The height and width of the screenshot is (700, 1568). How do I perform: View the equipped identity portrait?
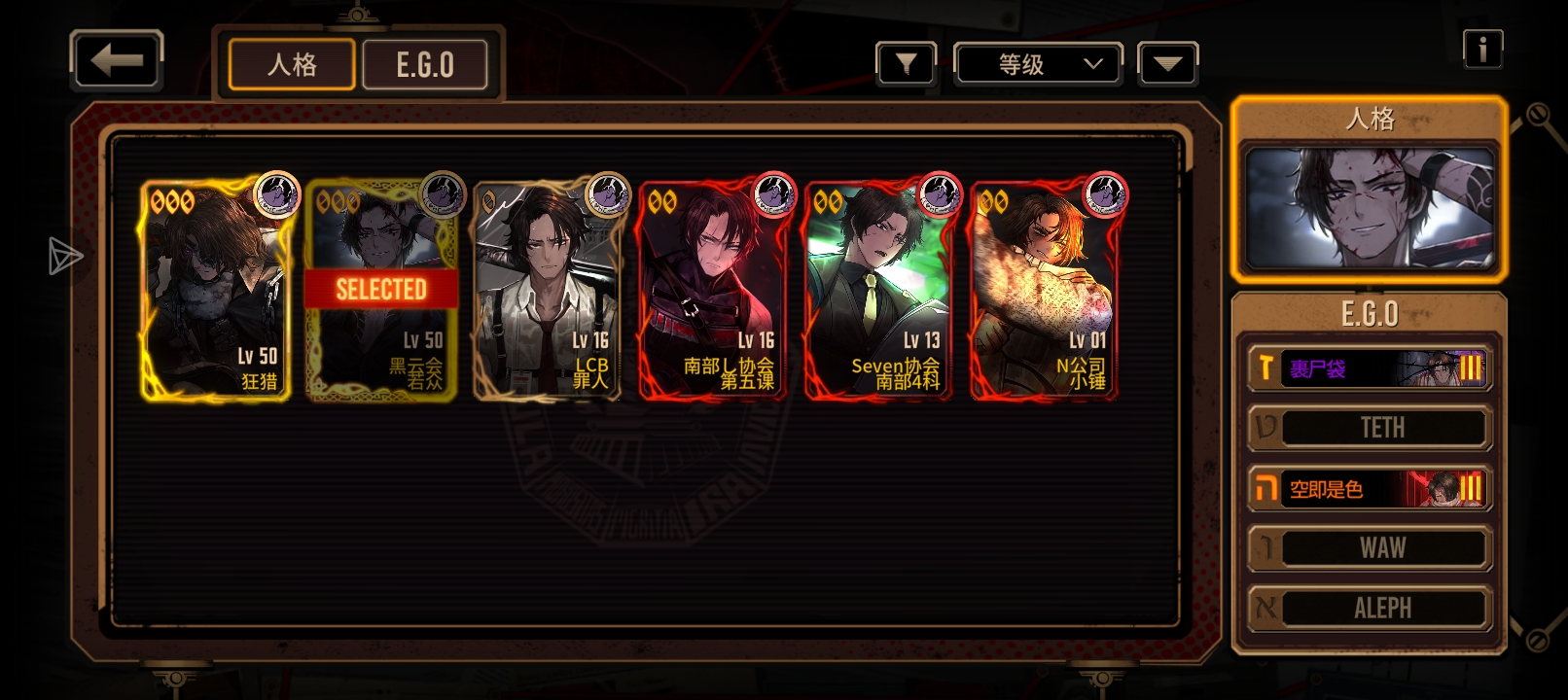pyautogui.click(x=1370, y=207)
